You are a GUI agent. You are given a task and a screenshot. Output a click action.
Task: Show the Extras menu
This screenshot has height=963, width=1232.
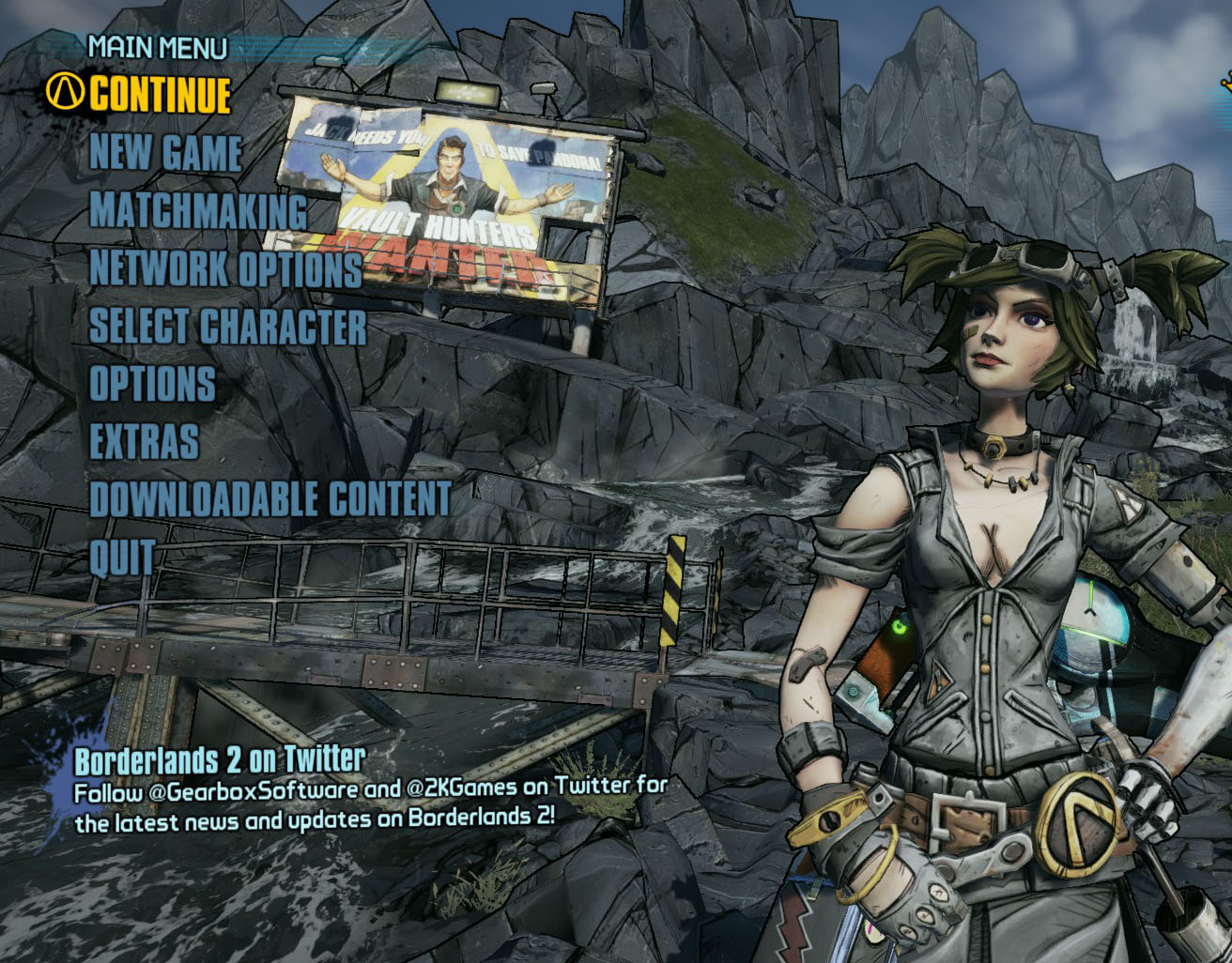tap(144, 442)
